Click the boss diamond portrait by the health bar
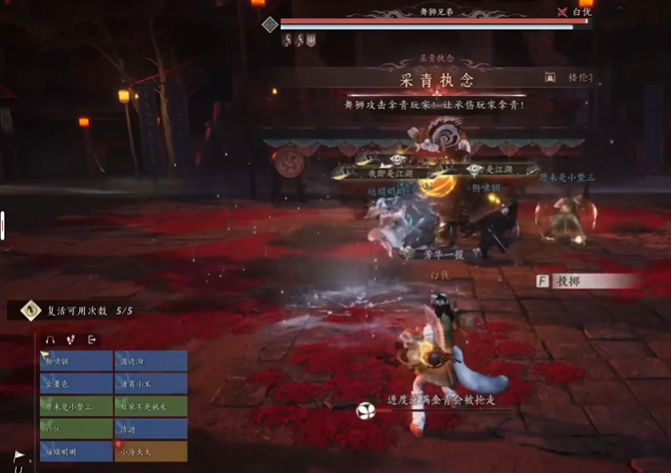Screen dimensions: 671x473 (x=269, y=24)
